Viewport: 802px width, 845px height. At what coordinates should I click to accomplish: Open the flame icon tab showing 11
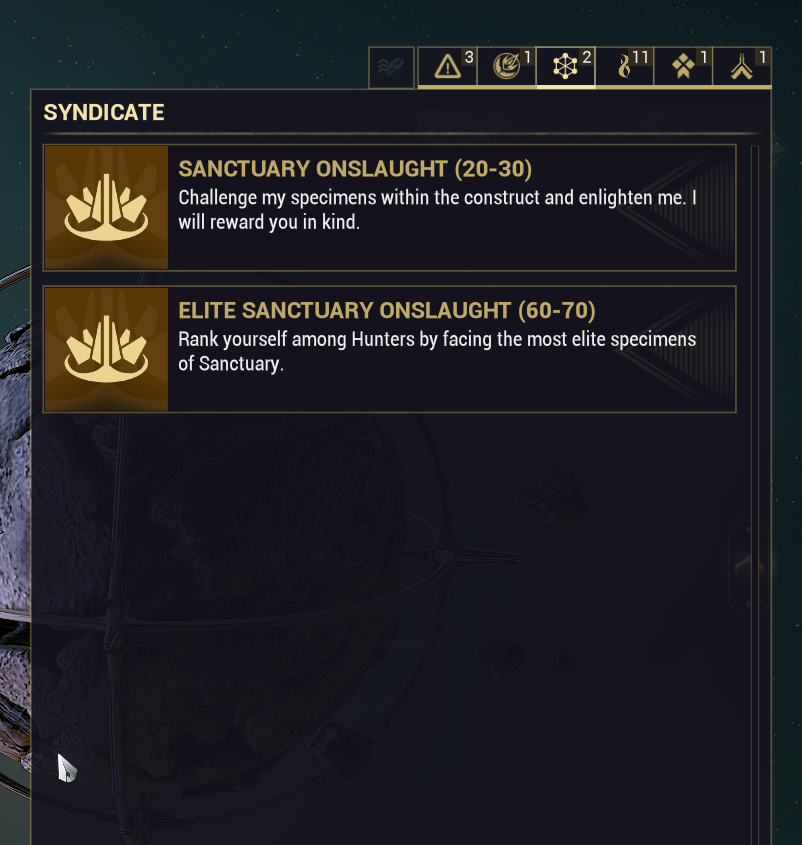click(x=625, y=67)
